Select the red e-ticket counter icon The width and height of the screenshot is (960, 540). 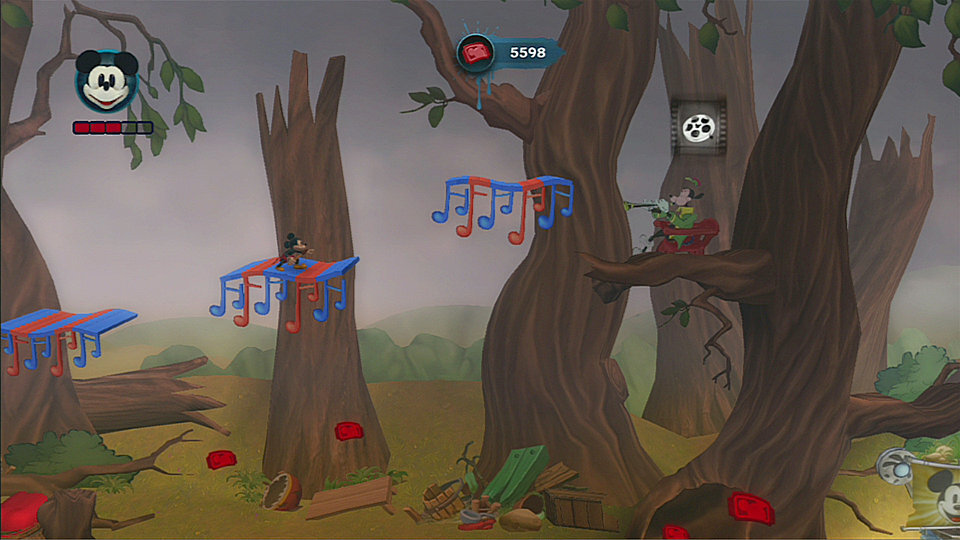click(477, 52)
